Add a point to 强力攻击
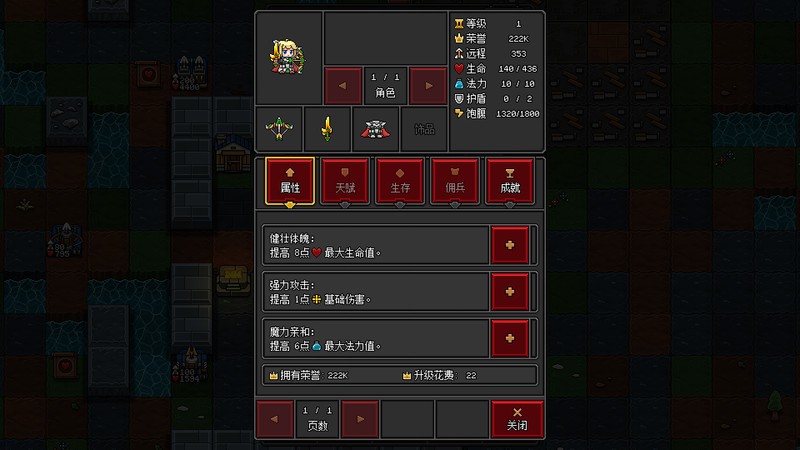Screen dimensions: 800x450 [x=510, y=291]
